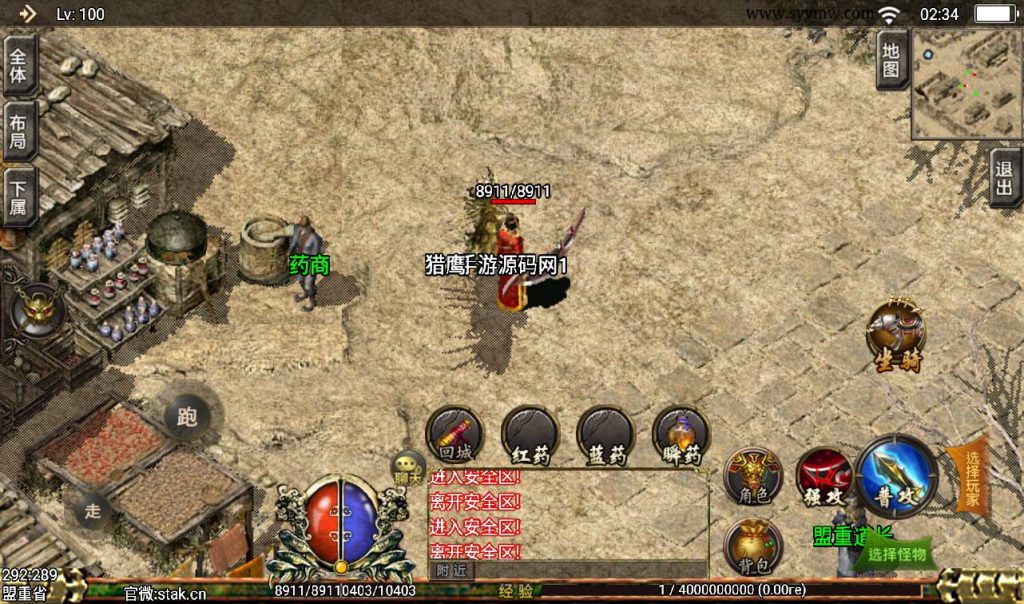
Task: Choose 选择怪物 target monster
Action: tap(896, 554)
